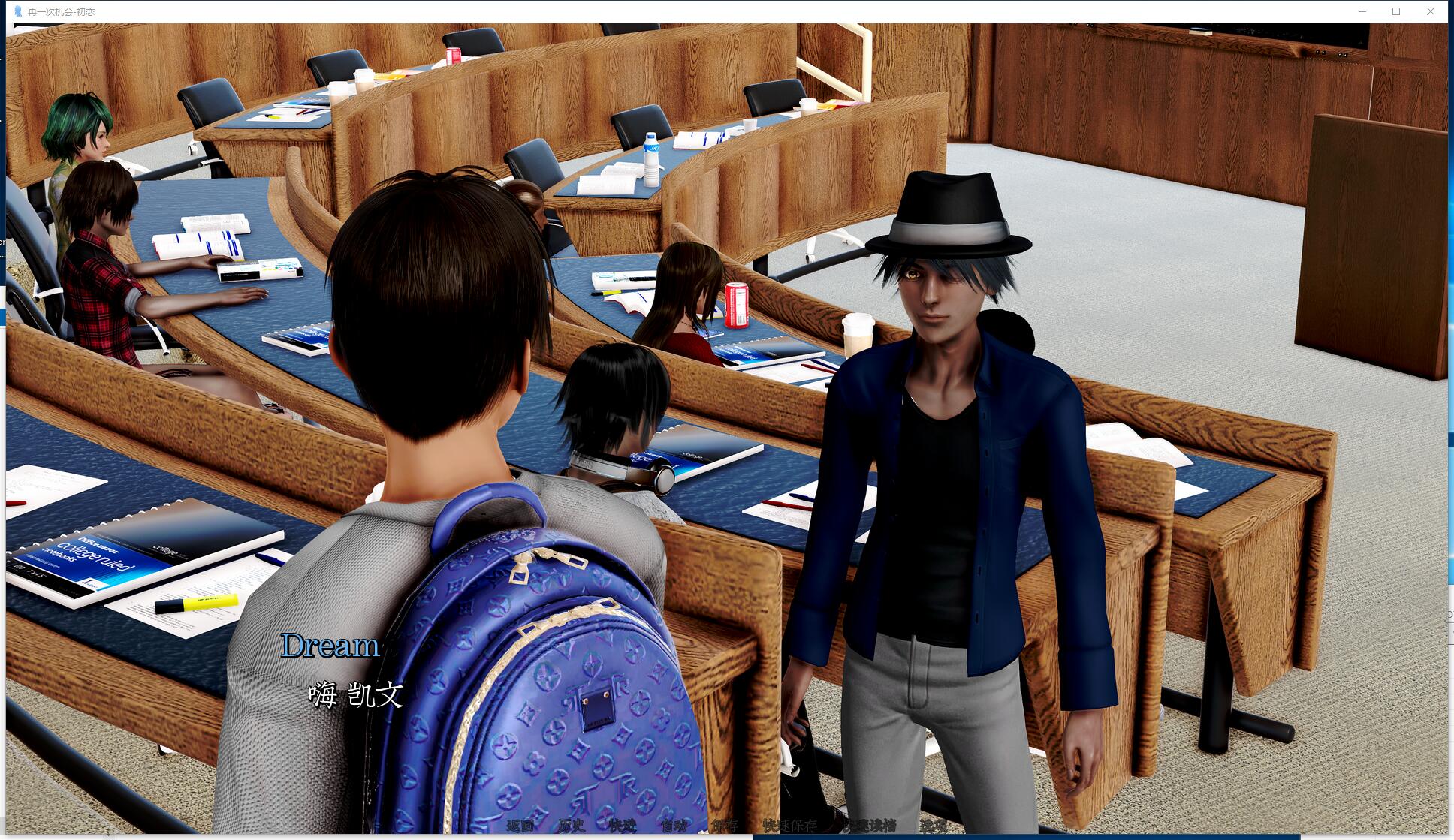Enable 自动 (Auto) advance

pos(674,826)
